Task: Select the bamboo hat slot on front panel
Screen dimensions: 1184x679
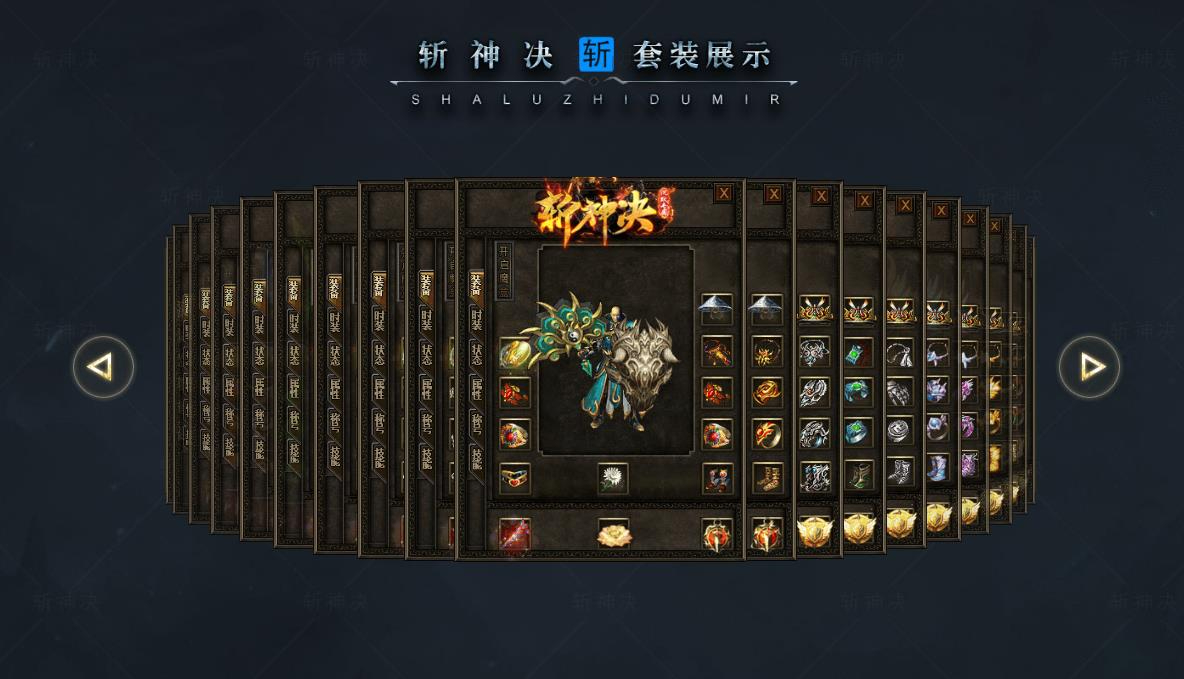Action: 717,307
